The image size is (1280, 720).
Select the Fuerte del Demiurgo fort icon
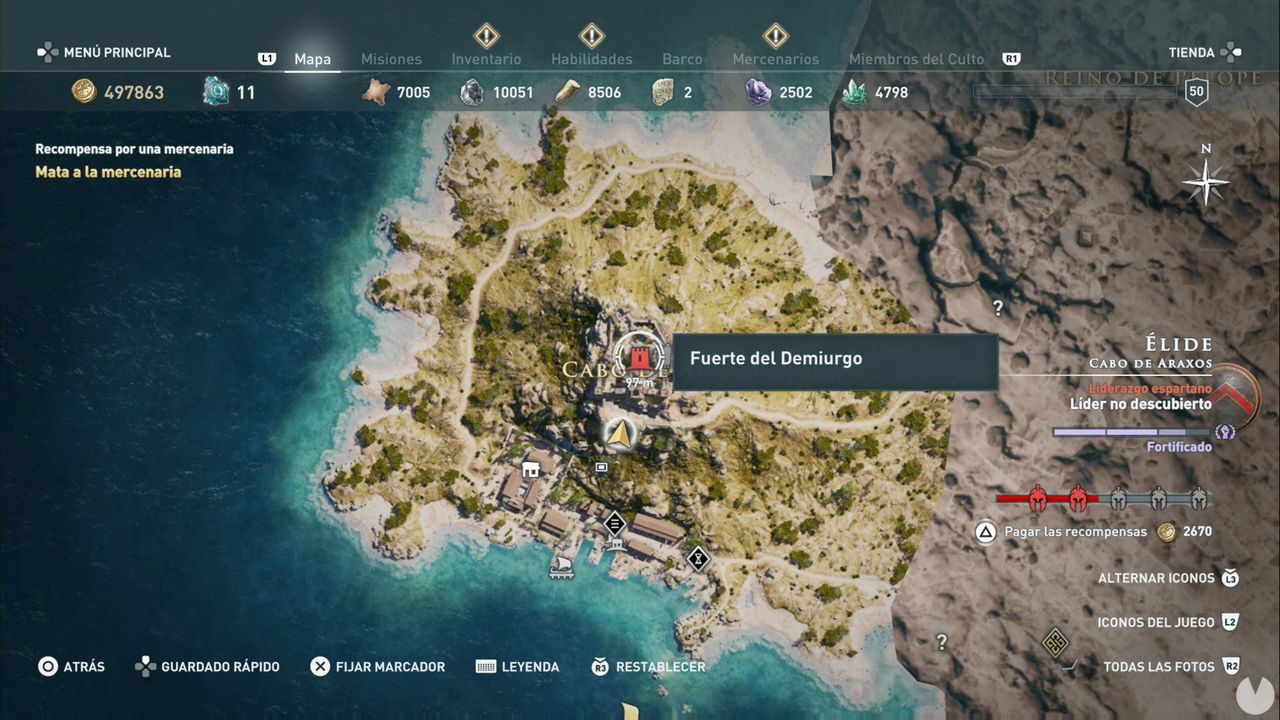(640, 356)
